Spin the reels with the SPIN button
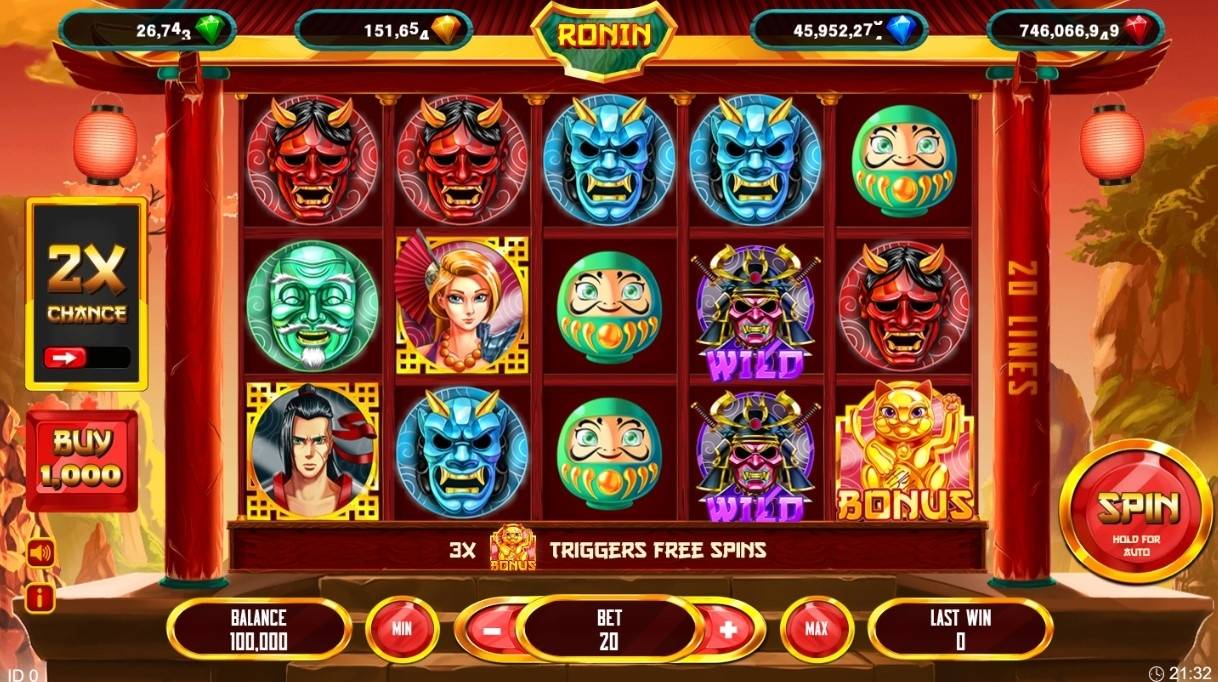Screen dimensions: 1218x682 click(x=1135, y=511)
